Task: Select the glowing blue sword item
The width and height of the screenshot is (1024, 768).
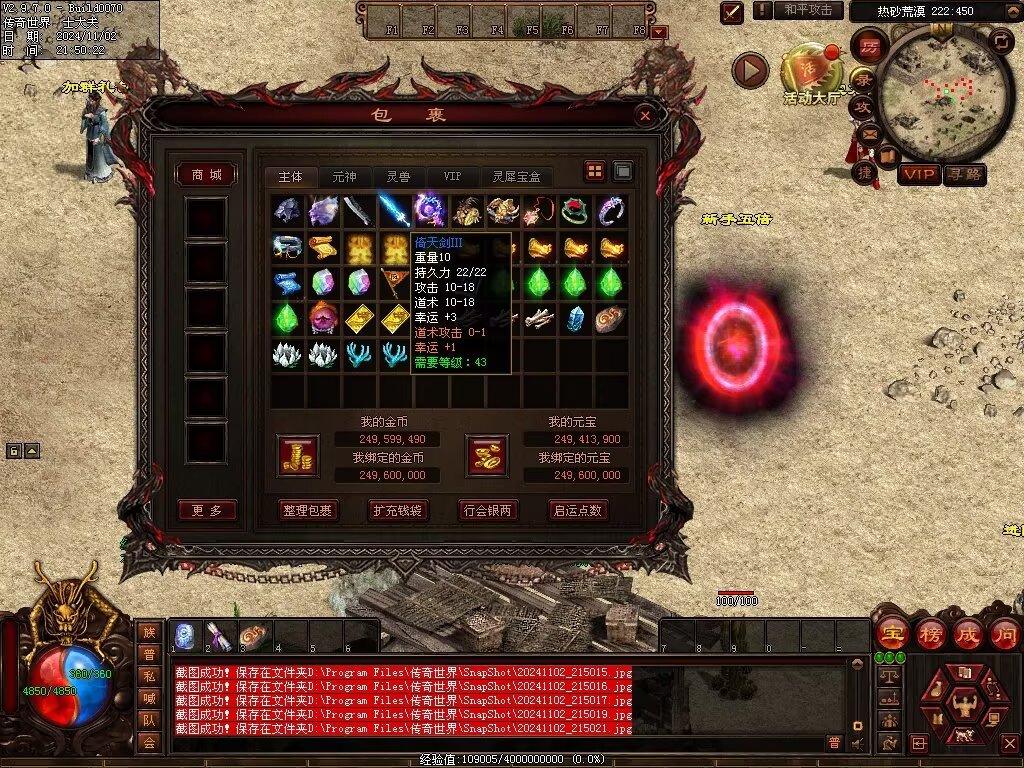Action: click(x=395, y=211)
